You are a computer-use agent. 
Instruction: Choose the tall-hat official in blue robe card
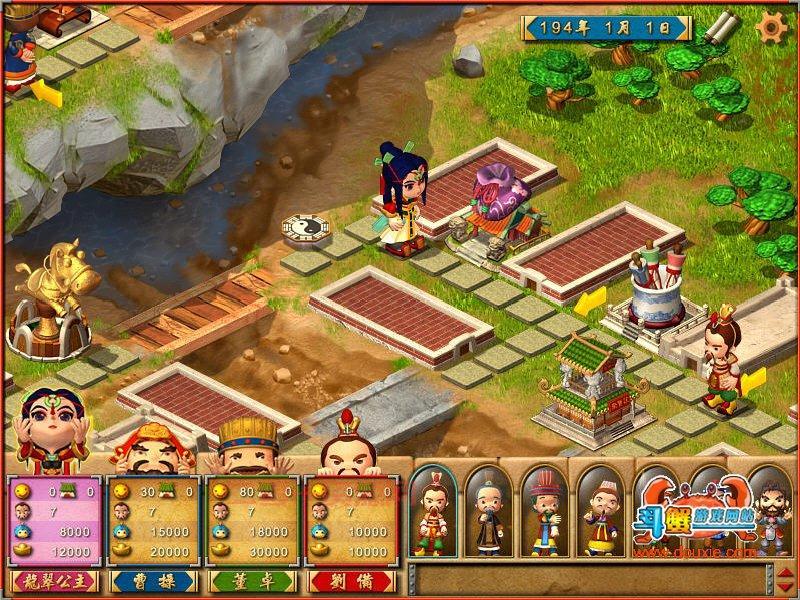pos(545,511)
